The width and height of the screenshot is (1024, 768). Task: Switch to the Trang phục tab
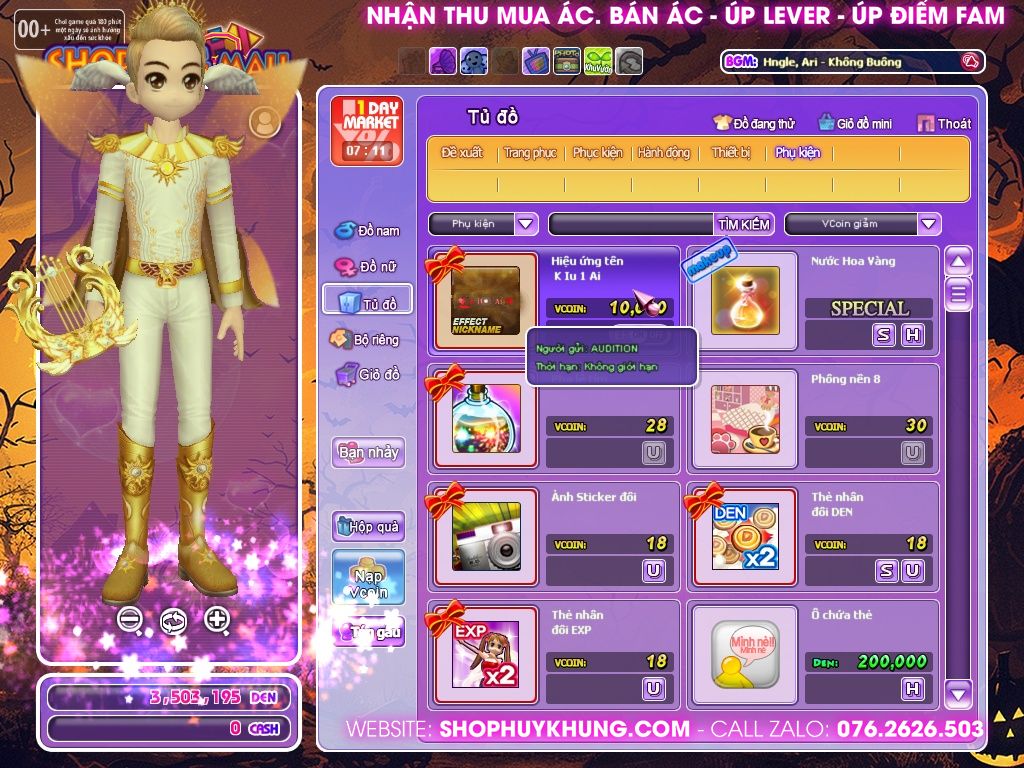coord(530,153)
